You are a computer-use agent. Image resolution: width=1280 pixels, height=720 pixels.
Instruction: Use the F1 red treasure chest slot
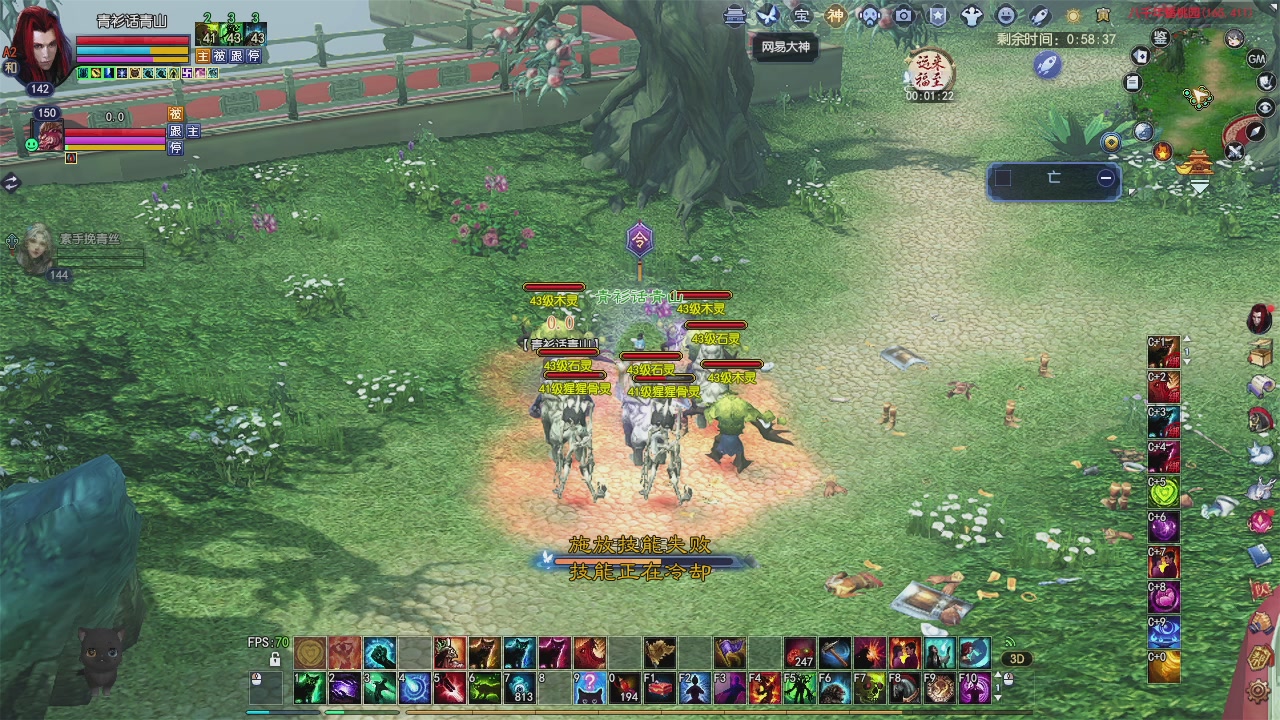coord(659,688)
